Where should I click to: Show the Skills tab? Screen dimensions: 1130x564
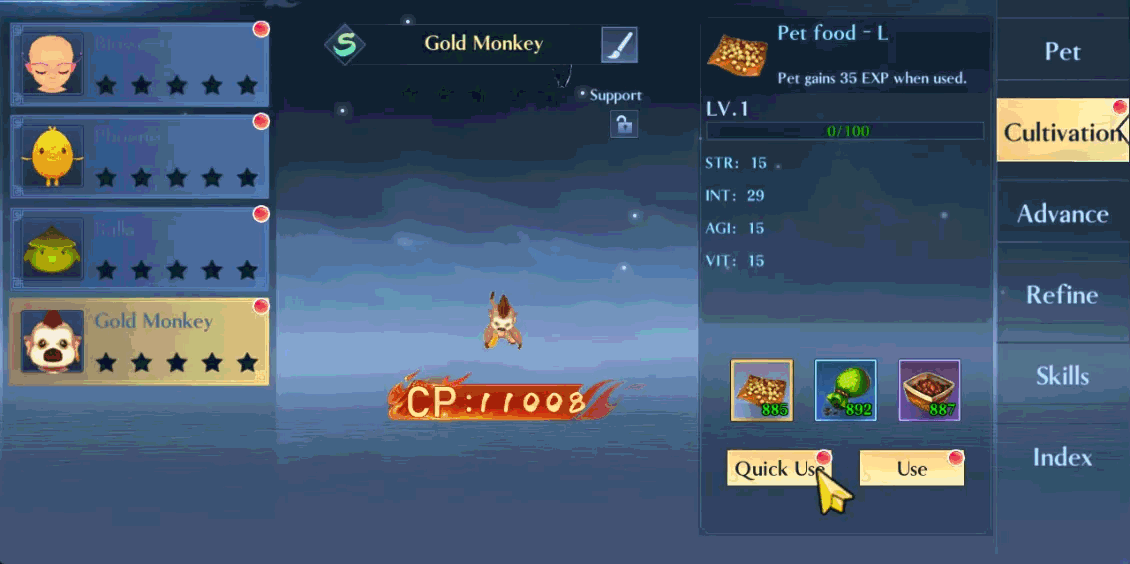click(x=1062, y=376)
